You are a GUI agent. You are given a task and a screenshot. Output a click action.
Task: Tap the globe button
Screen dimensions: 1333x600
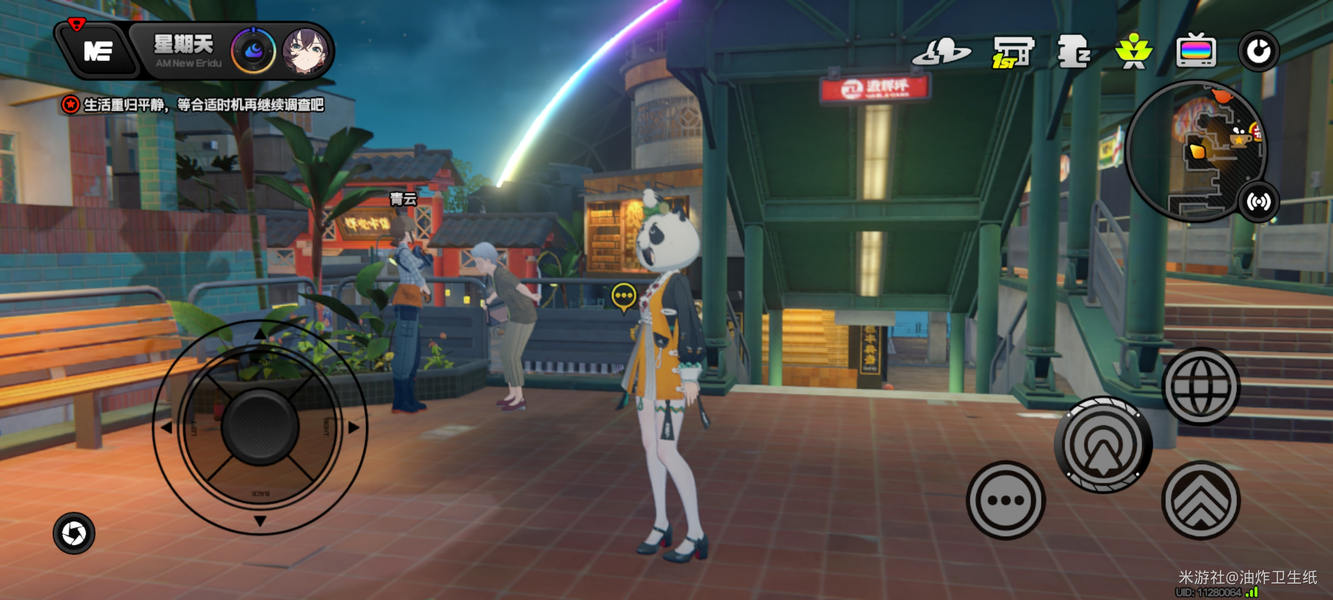click(x=1201, y=386)
